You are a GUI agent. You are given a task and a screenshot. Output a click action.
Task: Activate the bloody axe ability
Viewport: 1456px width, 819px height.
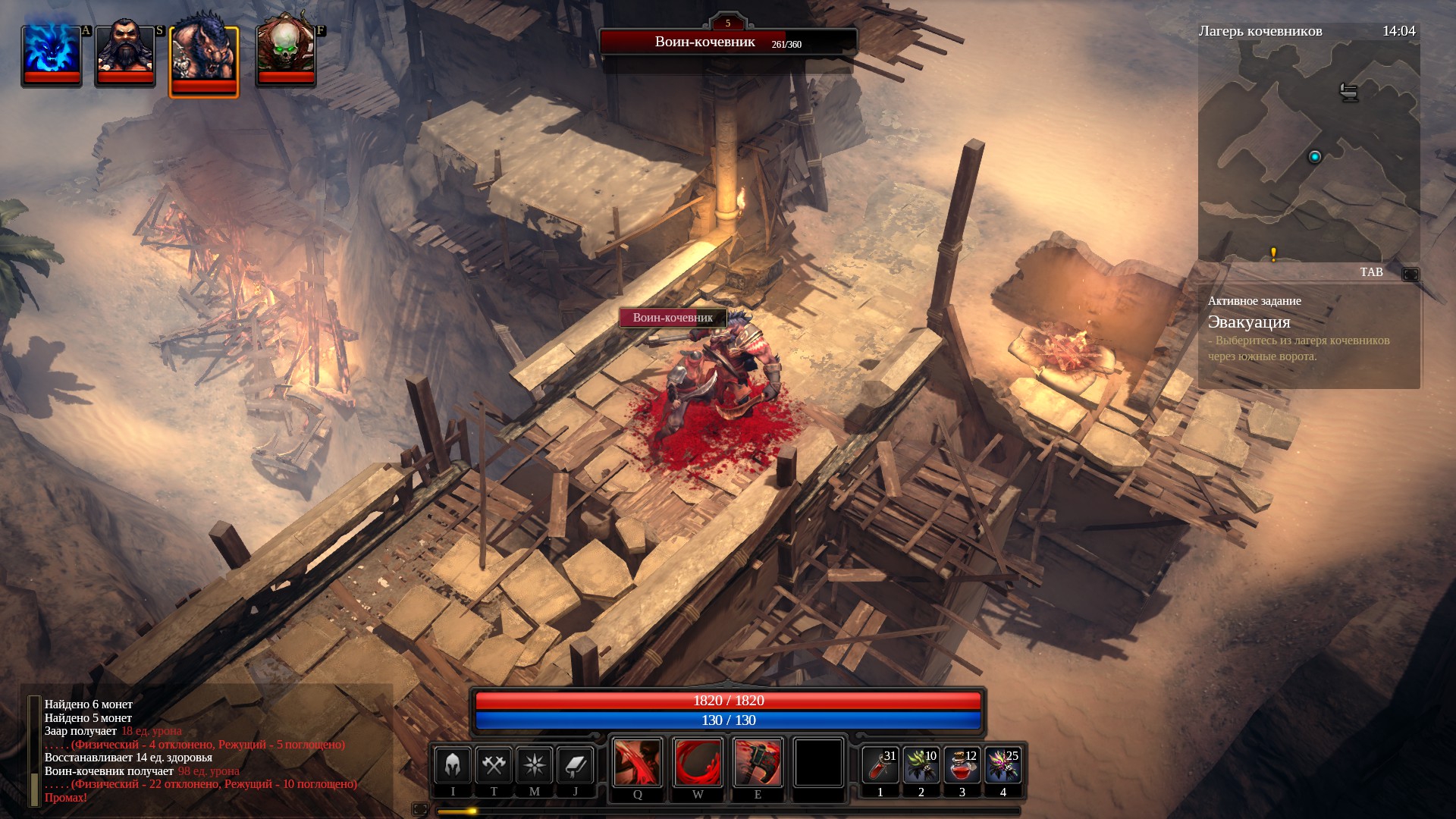pos(758,762)
